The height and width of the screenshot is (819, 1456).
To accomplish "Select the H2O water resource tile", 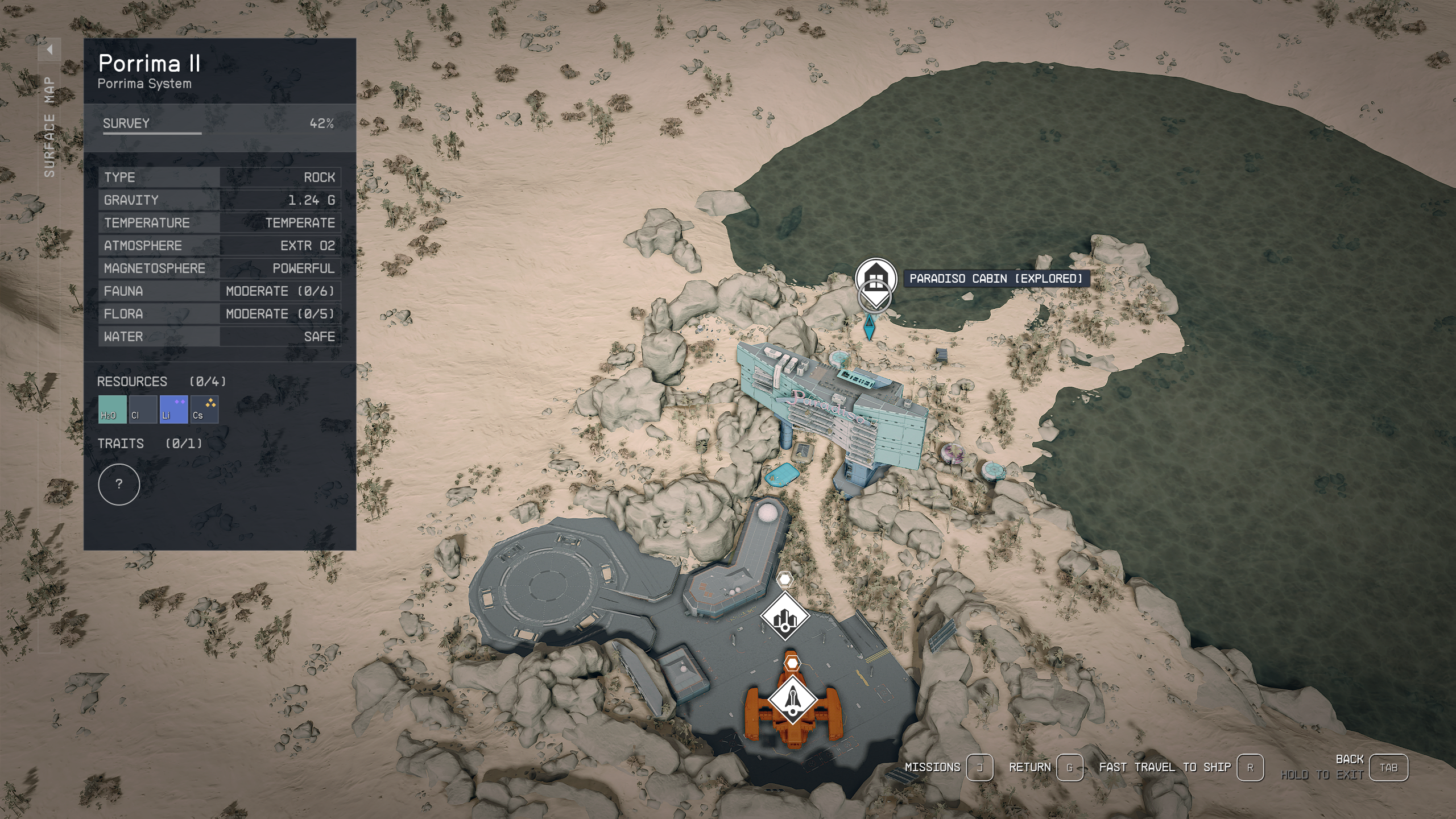I will click(112, 409).
